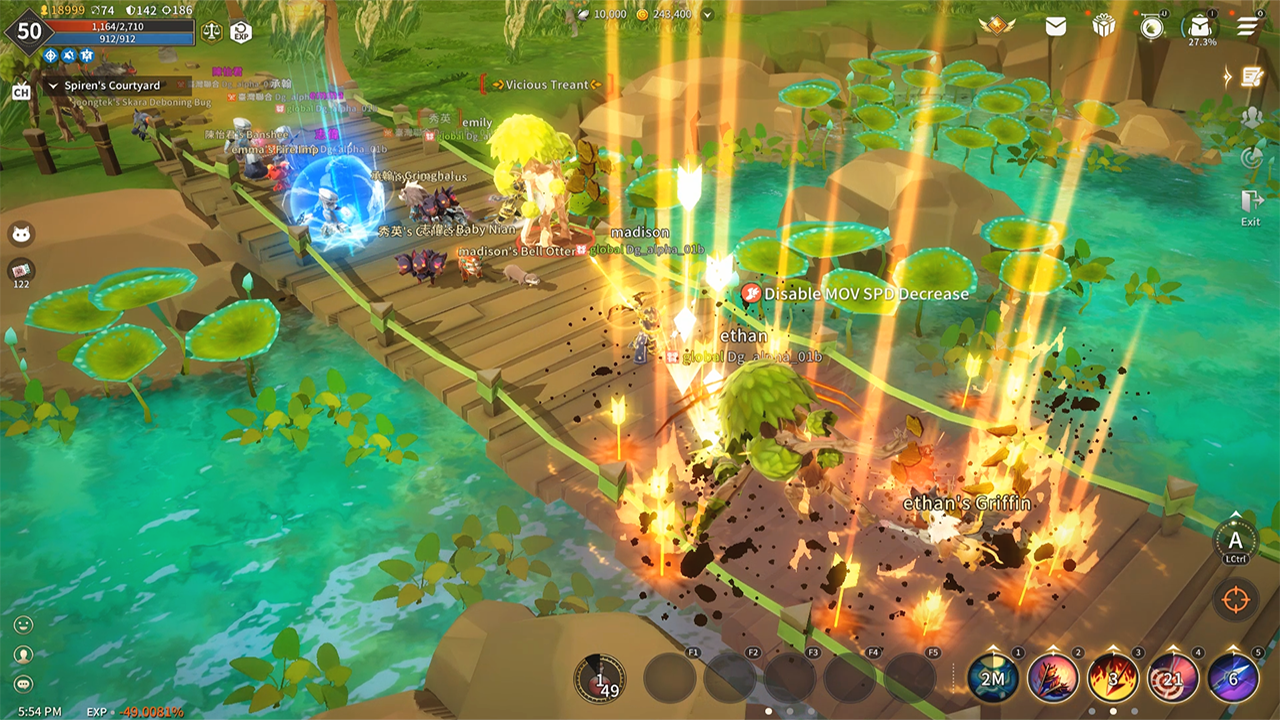Use the health potion quick slot
The image size is (1280, 720).
[600, 679]
